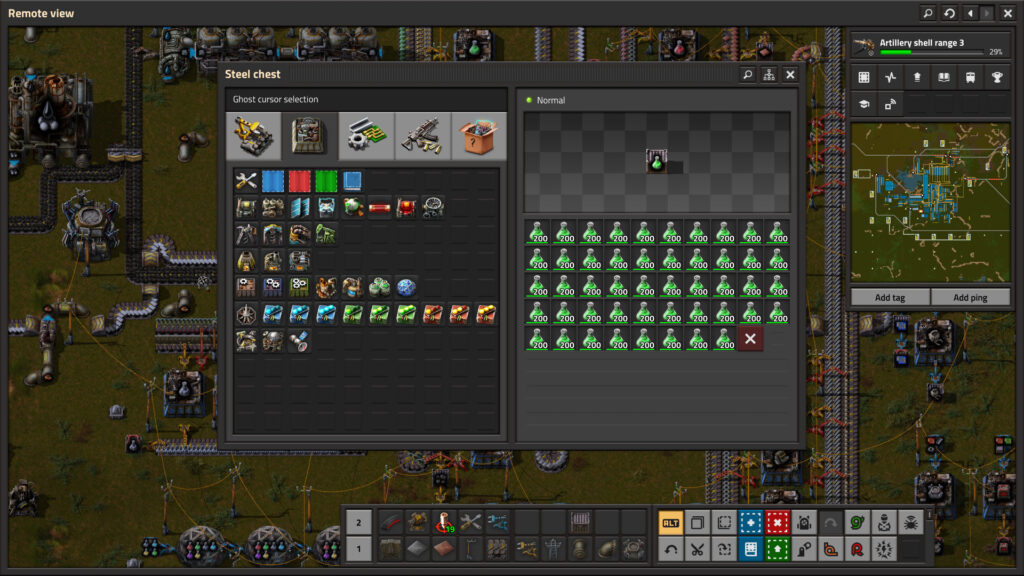
Task: Open search in the Steel chest window
Action: 747,74
